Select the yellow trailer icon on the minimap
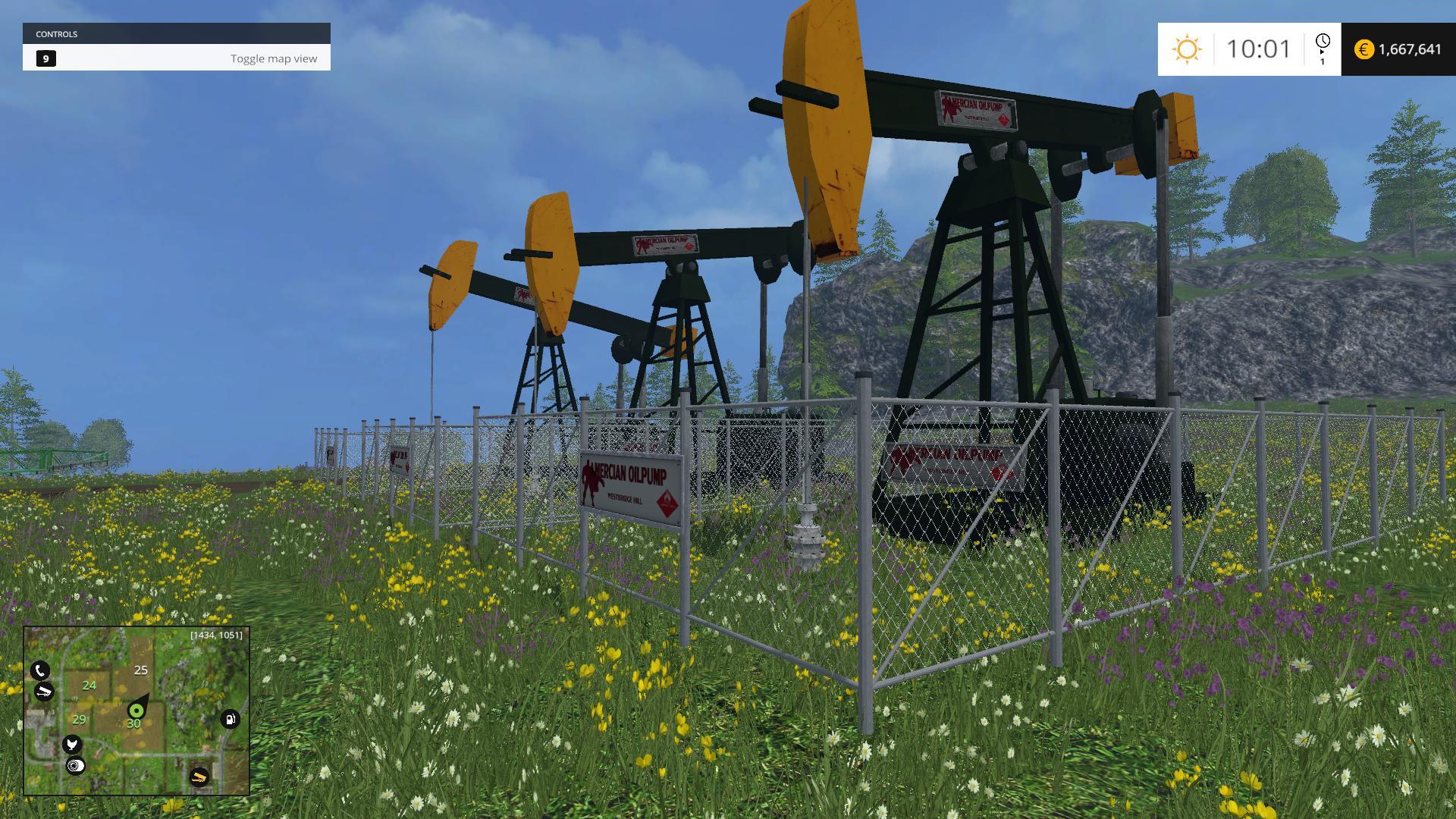The image size is (1456, 819). point(199,777)
